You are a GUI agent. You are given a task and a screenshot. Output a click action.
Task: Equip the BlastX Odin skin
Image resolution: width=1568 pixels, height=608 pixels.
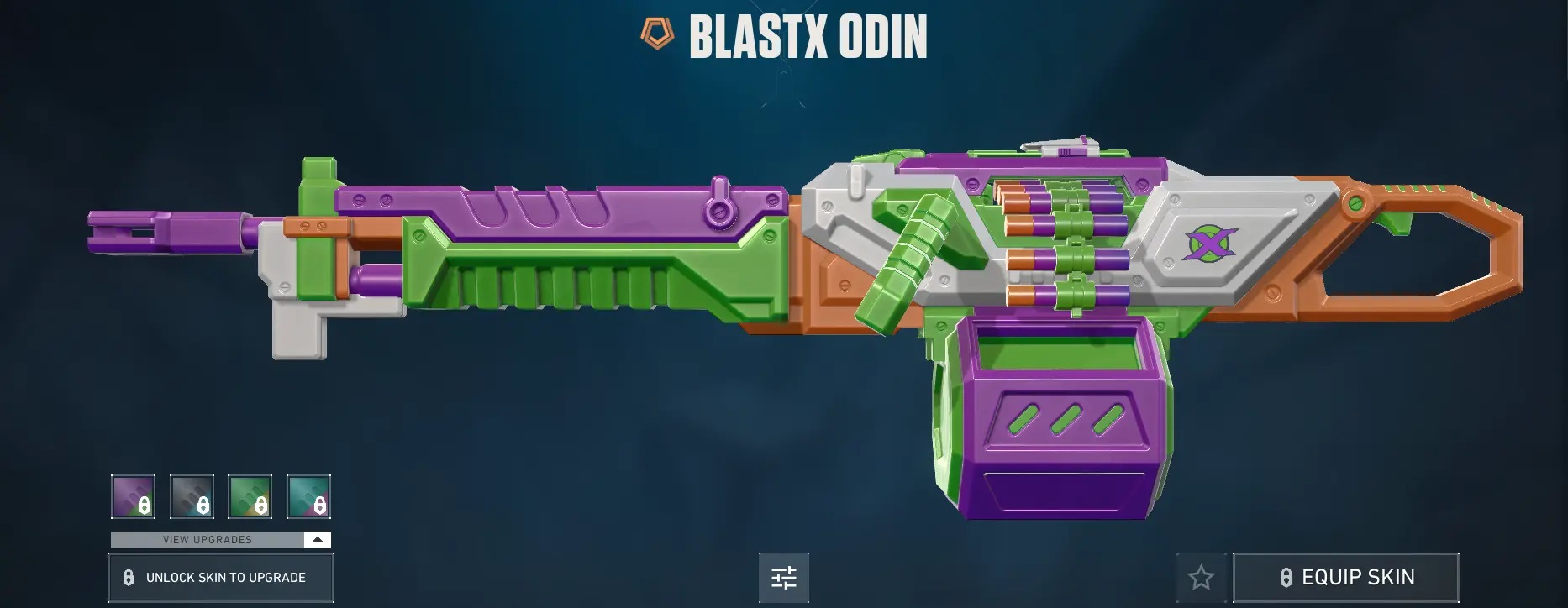(1345, 578)
